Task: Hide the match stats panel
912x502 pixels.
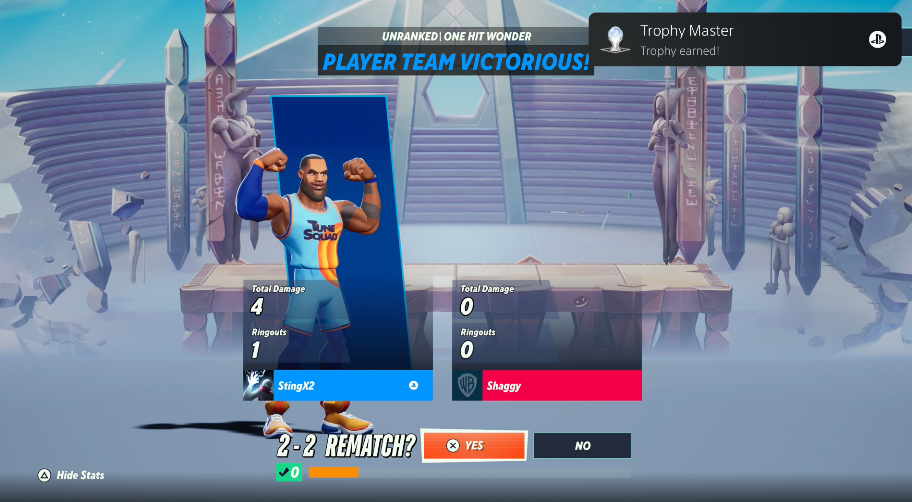Action: [x=71, y=475]
